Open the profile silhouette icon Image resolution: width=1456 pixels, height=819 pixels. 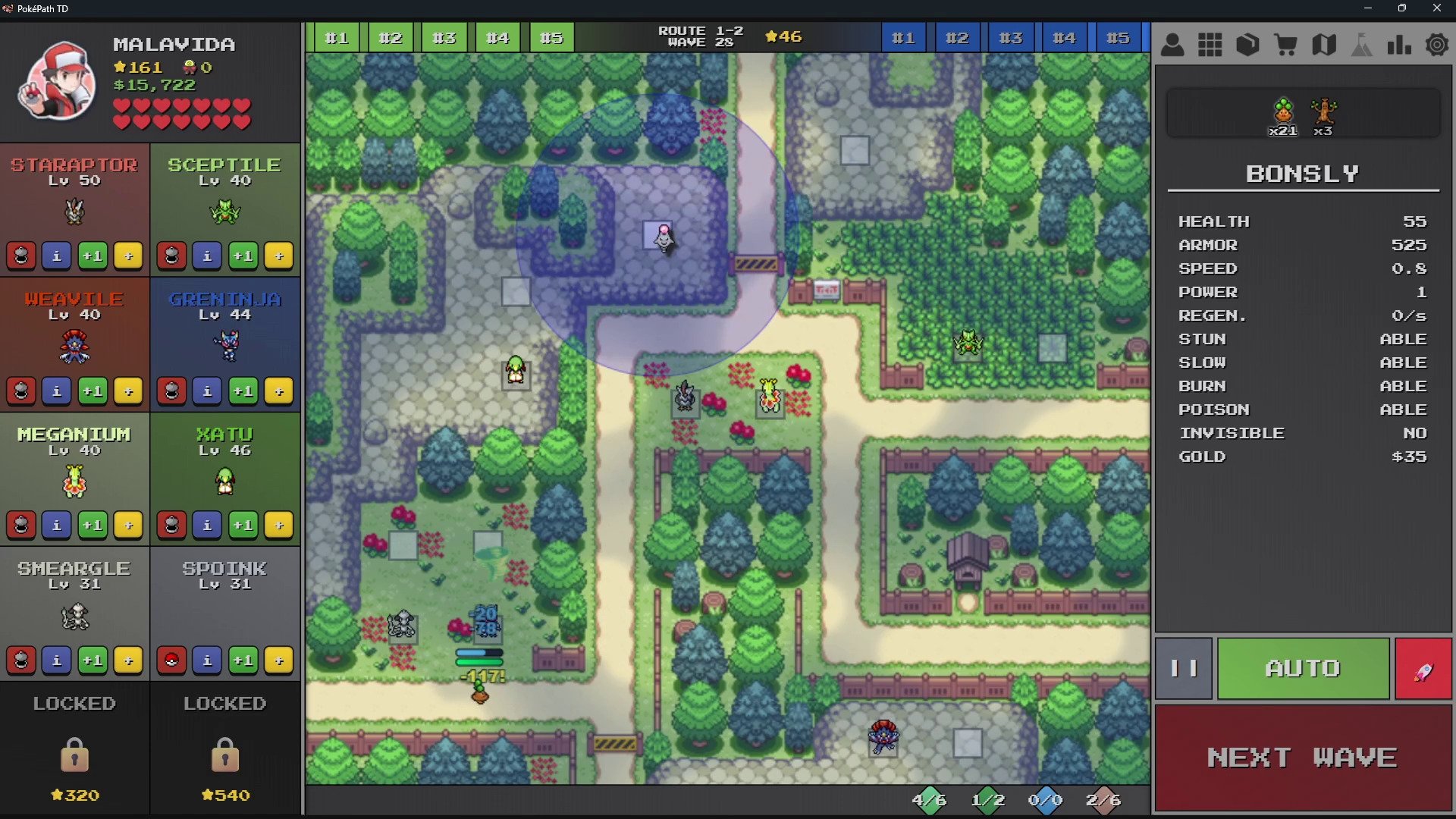(x=1172, y=45)
